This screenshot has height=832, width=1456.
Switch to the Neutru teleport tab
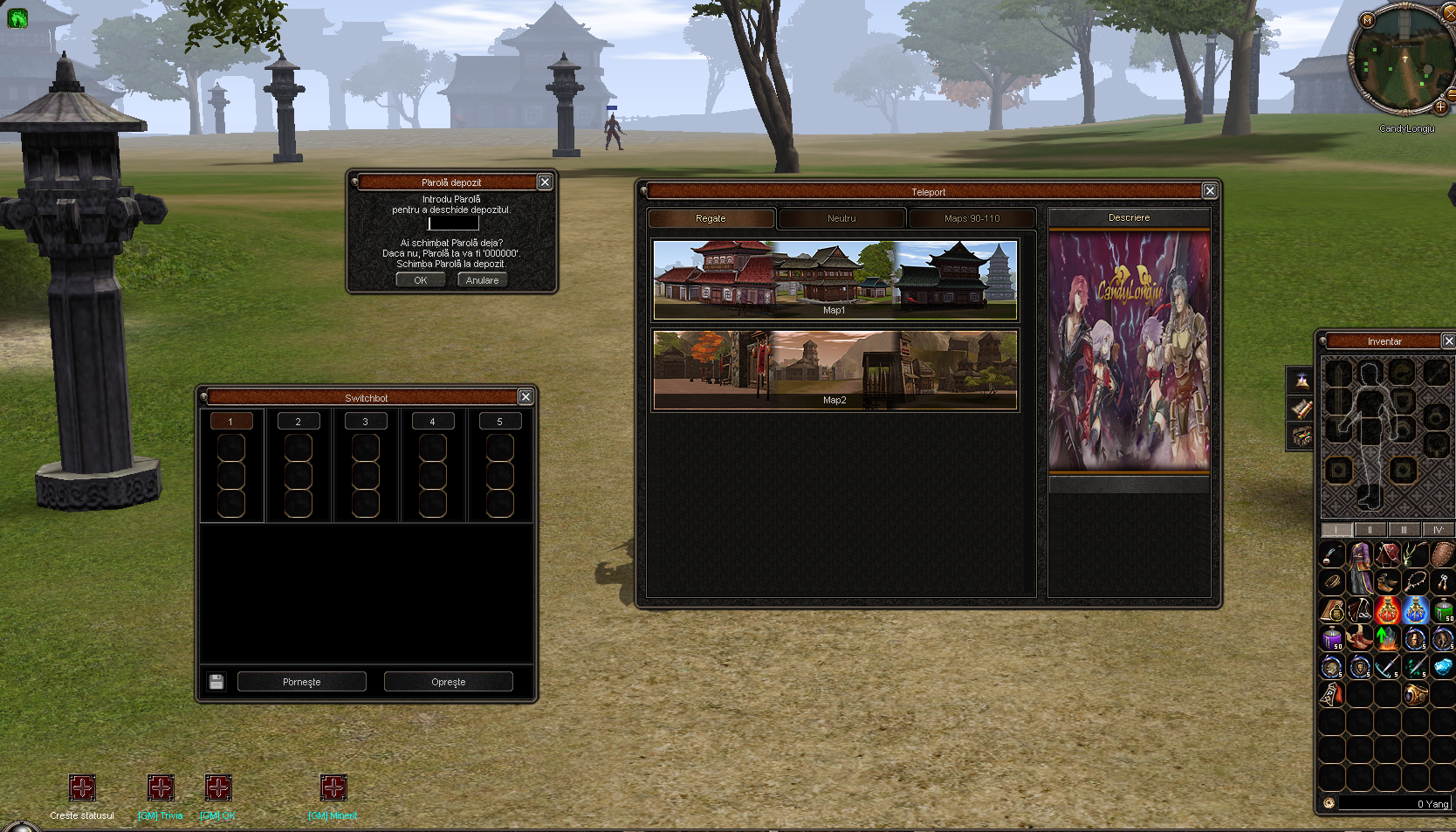click(841, 218)
